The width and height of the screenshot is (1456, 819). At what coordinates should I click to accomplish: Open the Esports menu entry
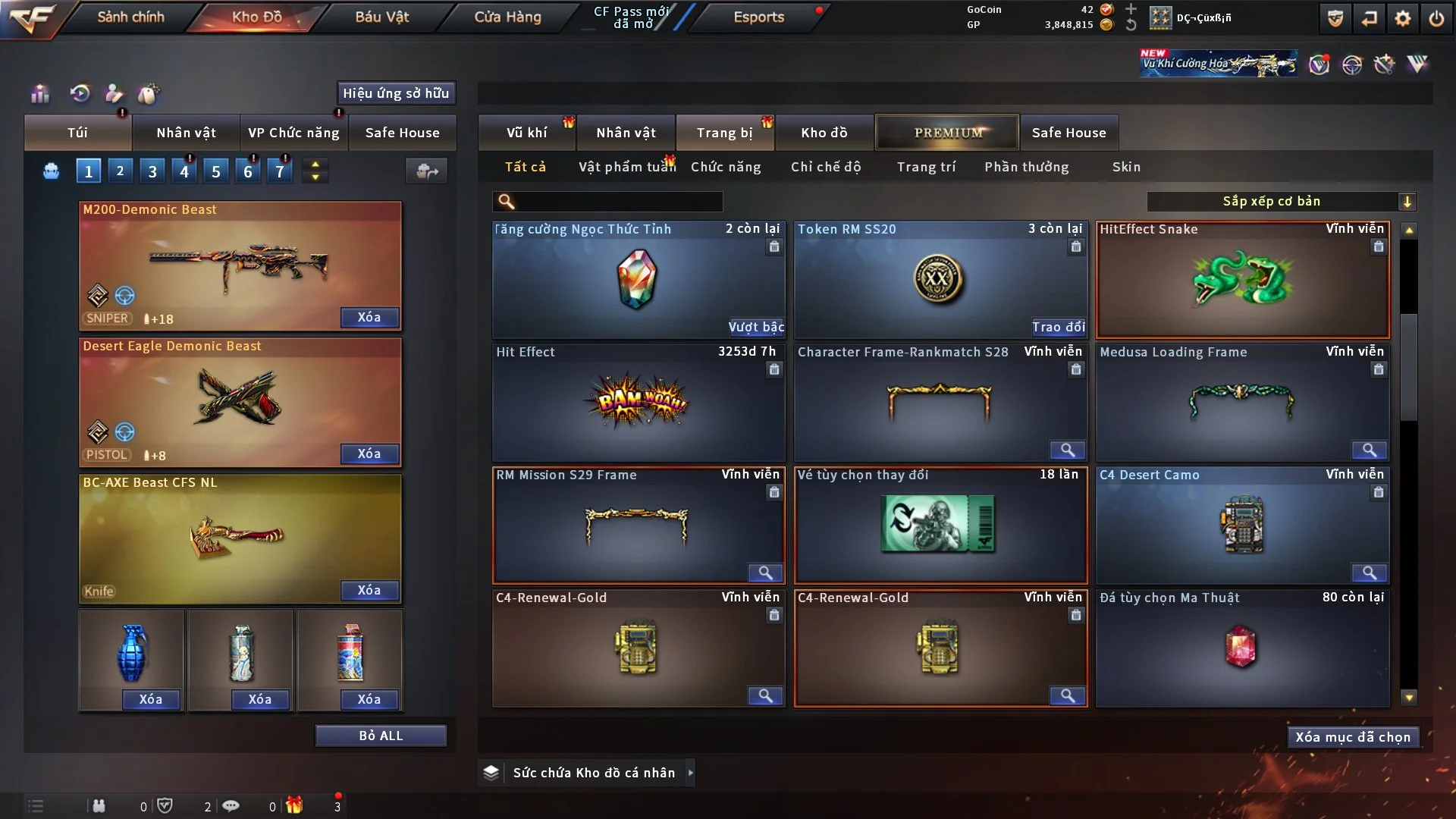coord(758,17)
